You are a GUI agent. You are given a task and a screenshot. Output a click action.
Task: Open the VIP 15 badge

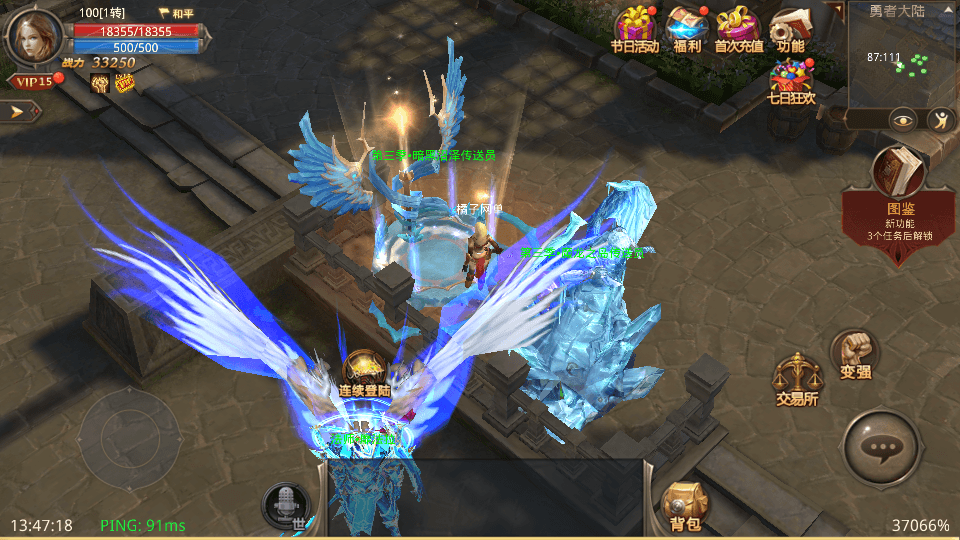[x=32, y=81]
